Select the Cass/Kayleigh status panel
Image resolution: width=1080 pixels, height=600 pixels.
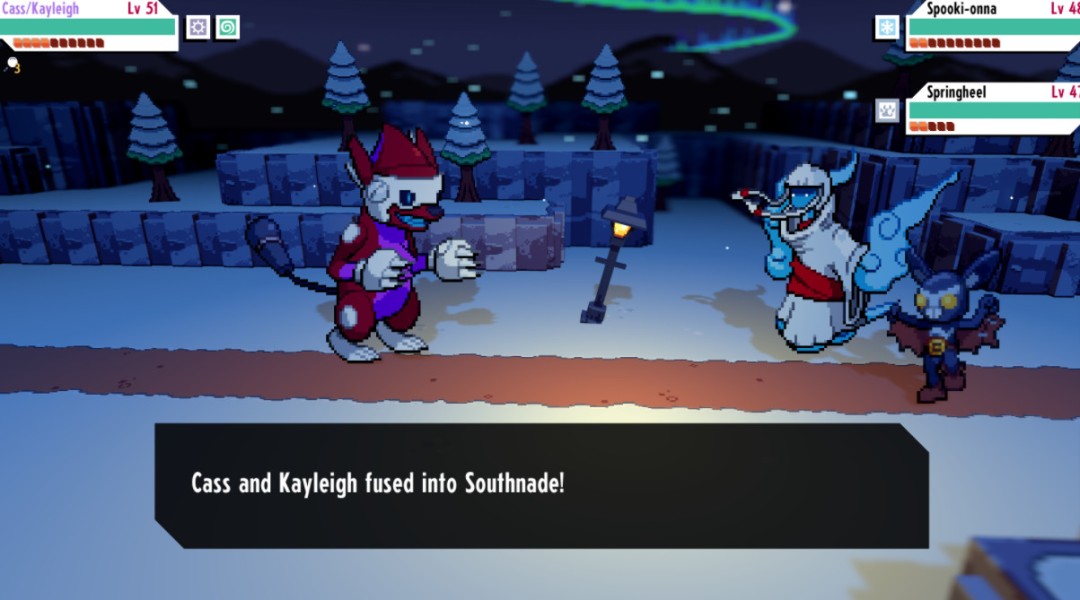pos(88,26)
